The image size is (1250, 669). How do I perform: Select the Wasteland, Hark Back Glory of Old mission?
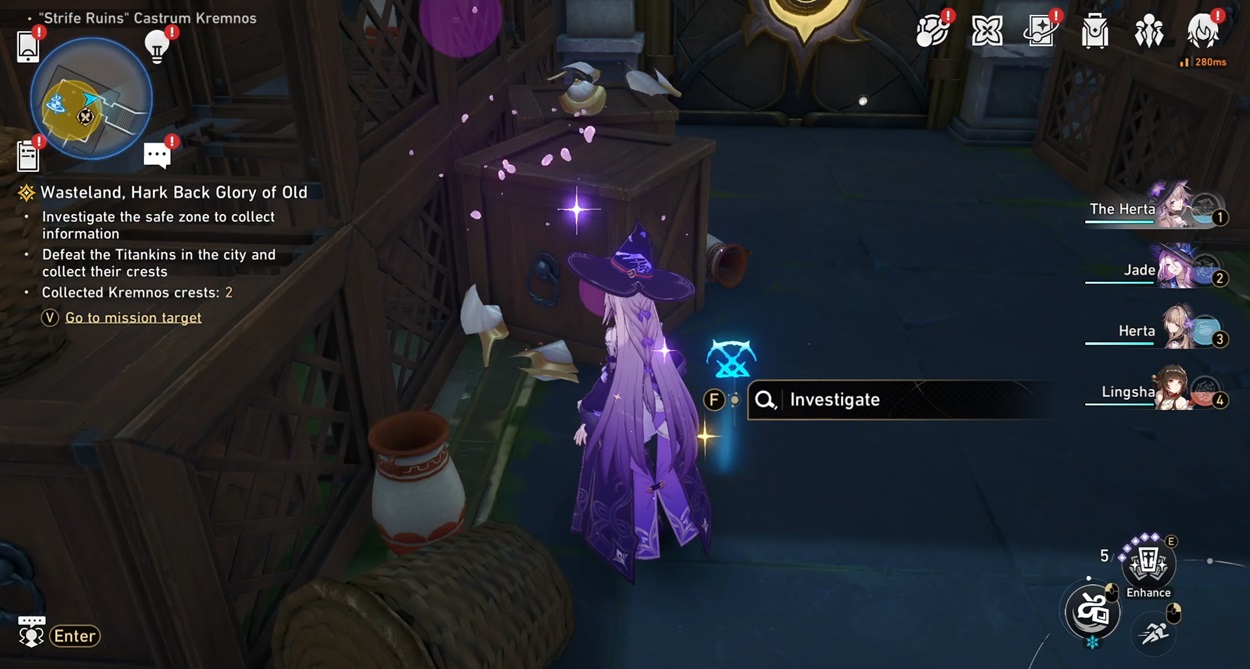coord(173,193)
